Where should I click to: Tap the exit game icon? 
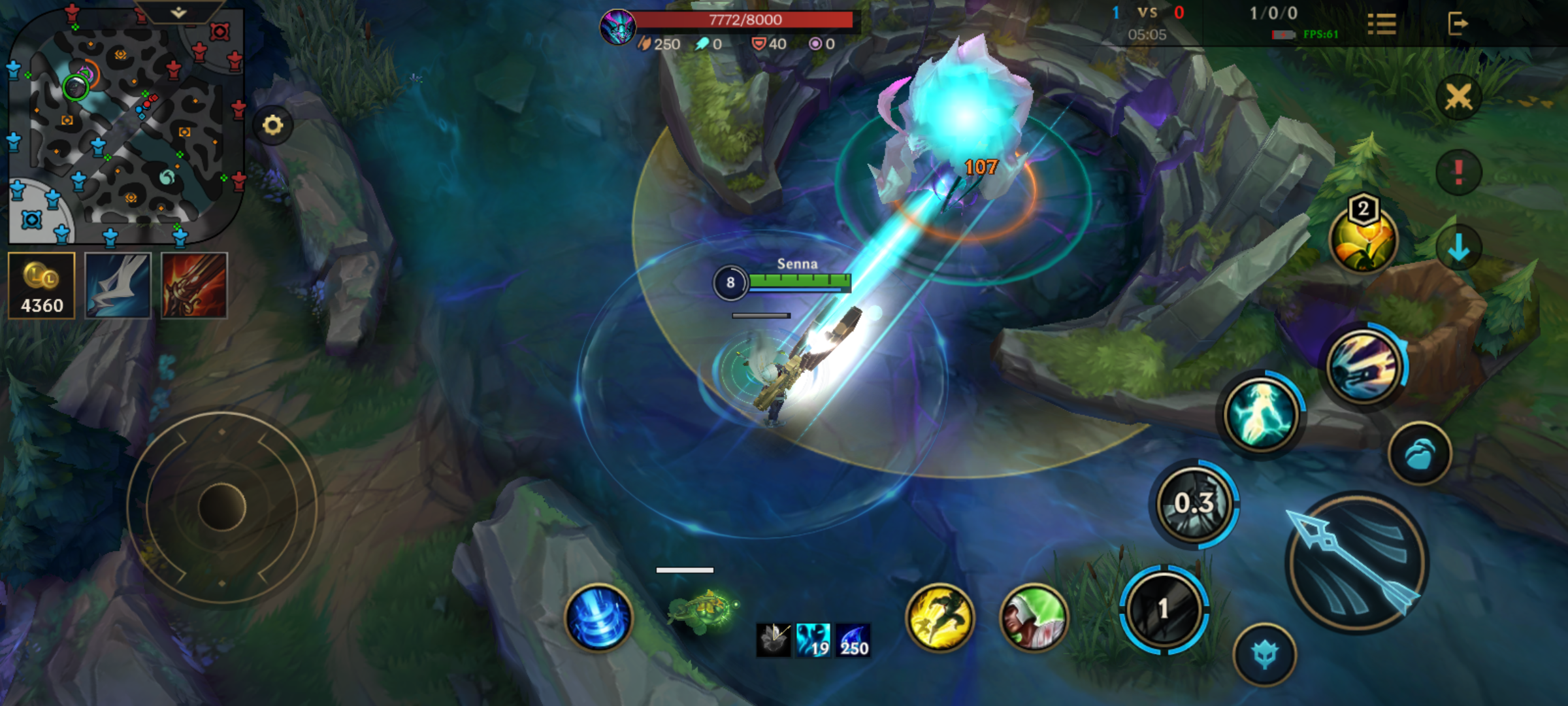1458,24
